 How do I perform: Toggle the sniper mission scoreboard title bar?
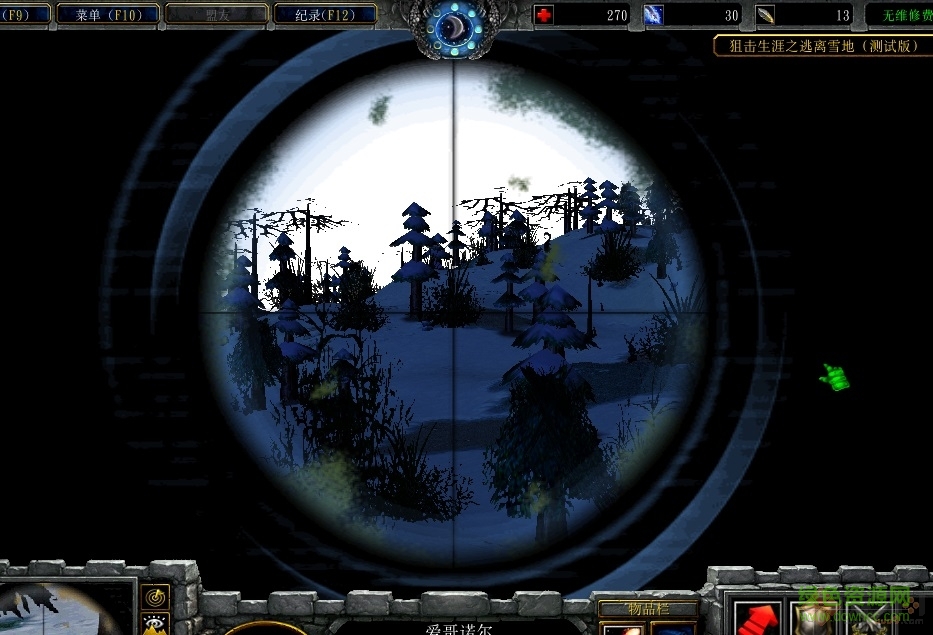click(822, 46)
